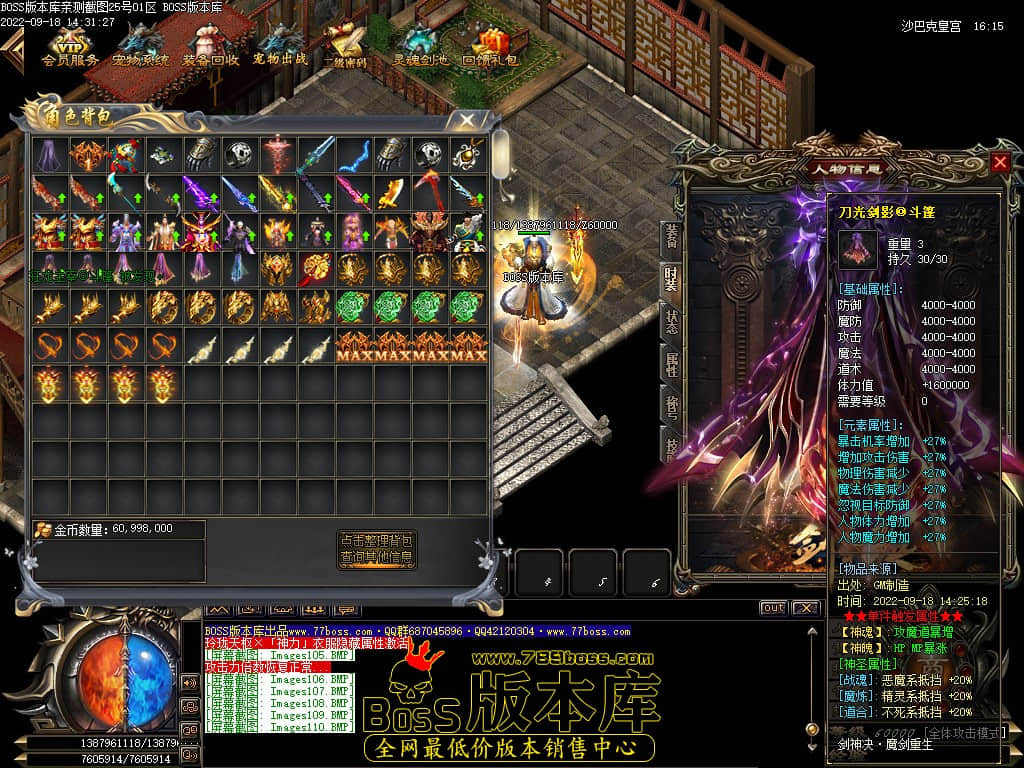Claim the 回馈礼包 gift pack
Screen dimensions: 1024x768
coord(490,46)
